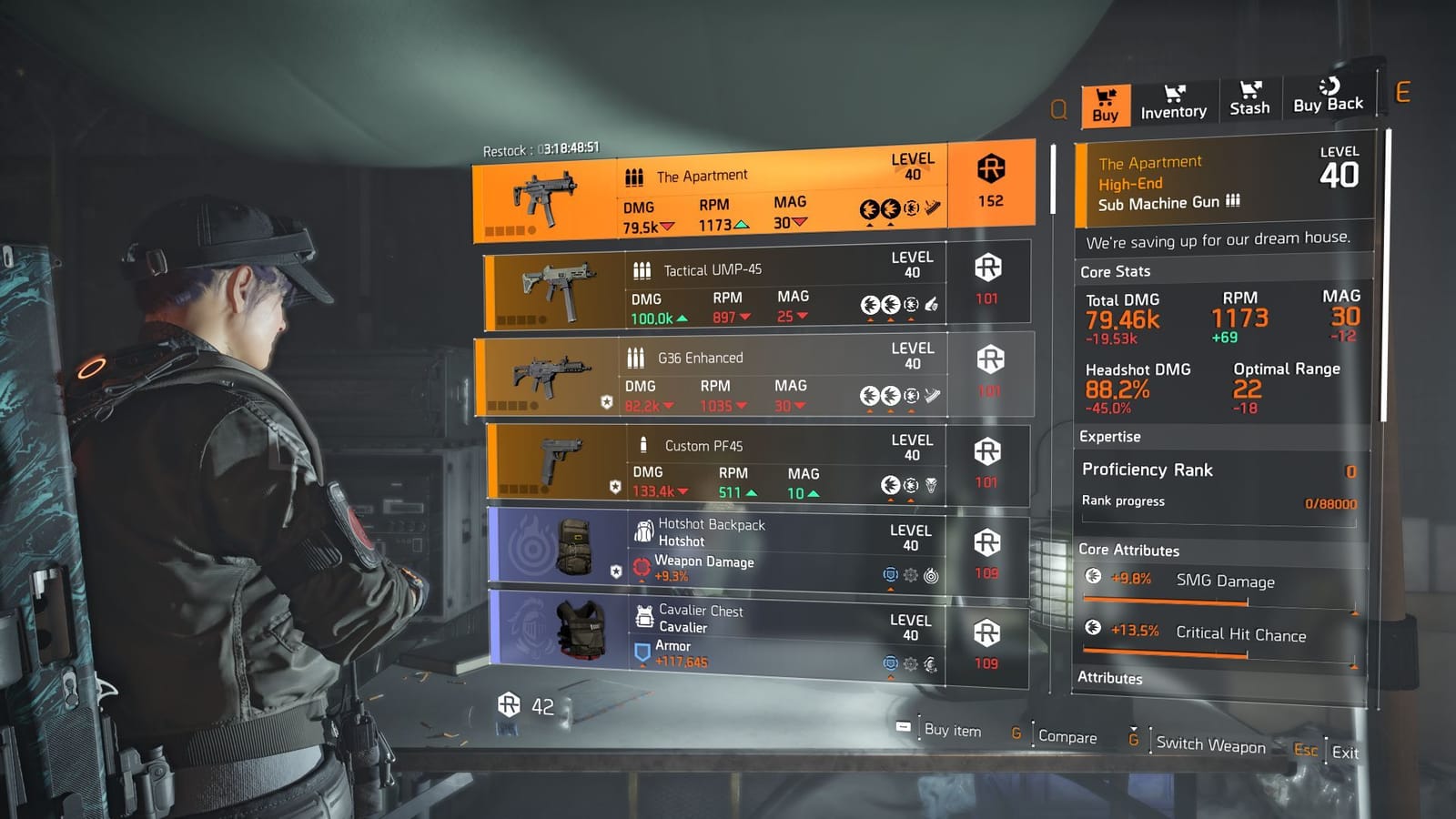Click the currency hexagon icon next to 42
Screen dimensions: 1456x819
pyautogui.click(x=508, y=703)
